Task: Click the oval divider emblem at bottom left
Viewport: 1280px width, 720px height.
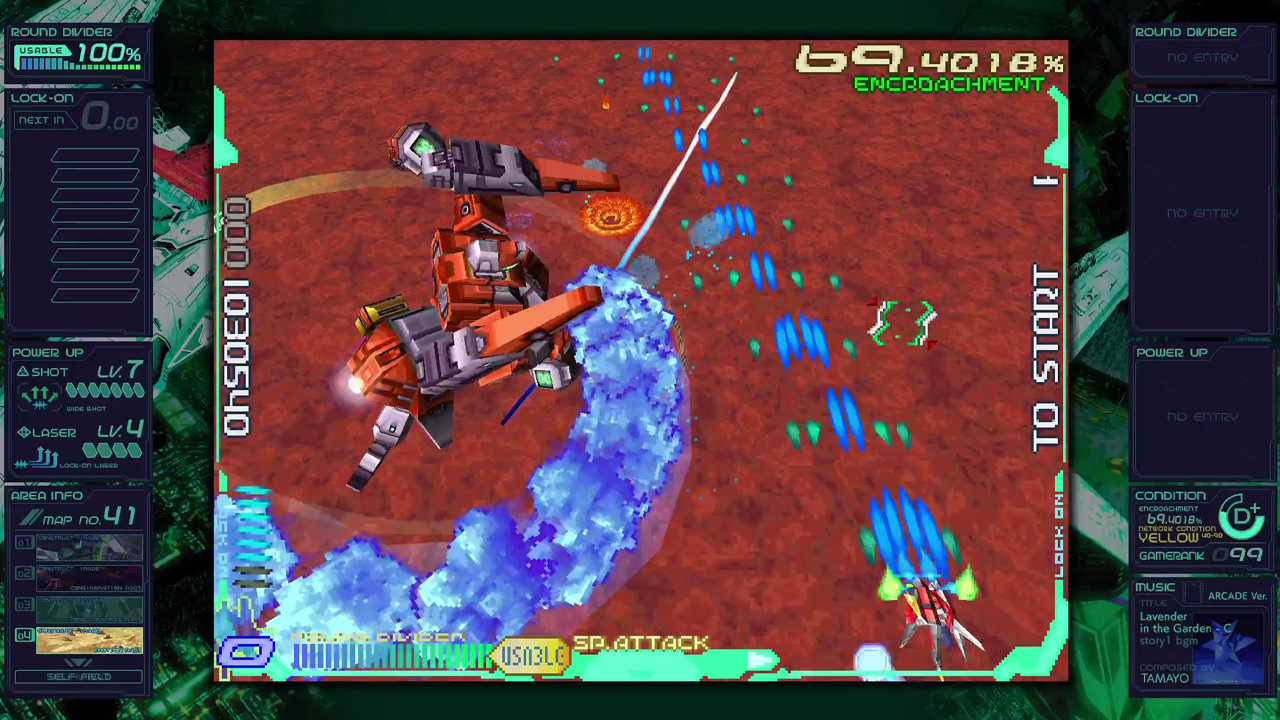Action: point(246,652)
